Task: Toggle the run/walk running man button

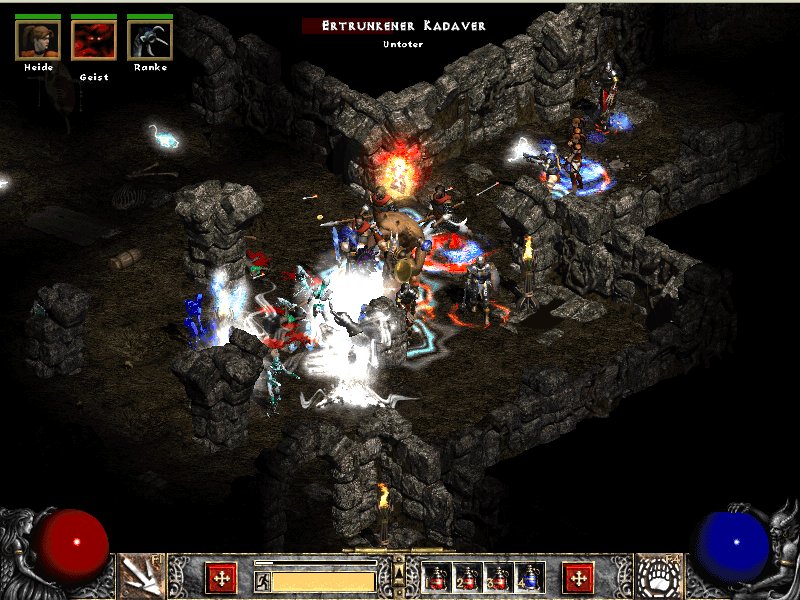Action: [263, 581]
